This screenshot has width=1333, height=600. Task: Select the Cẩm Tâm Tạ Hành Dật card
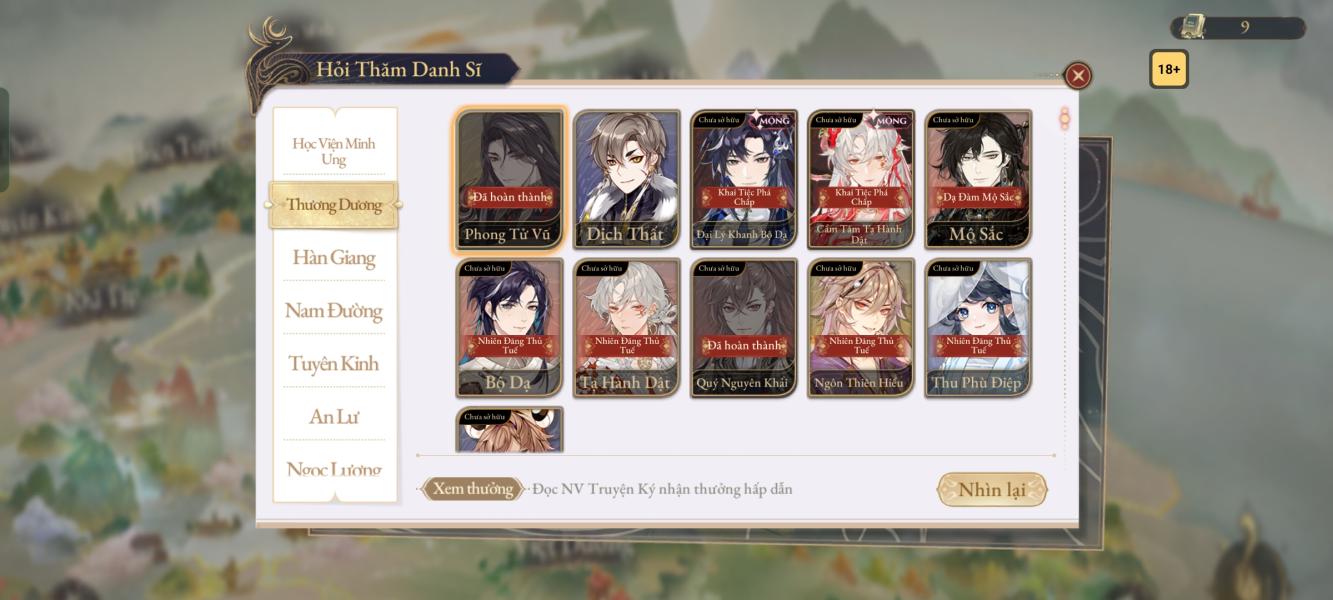click(x=861, y=179)
